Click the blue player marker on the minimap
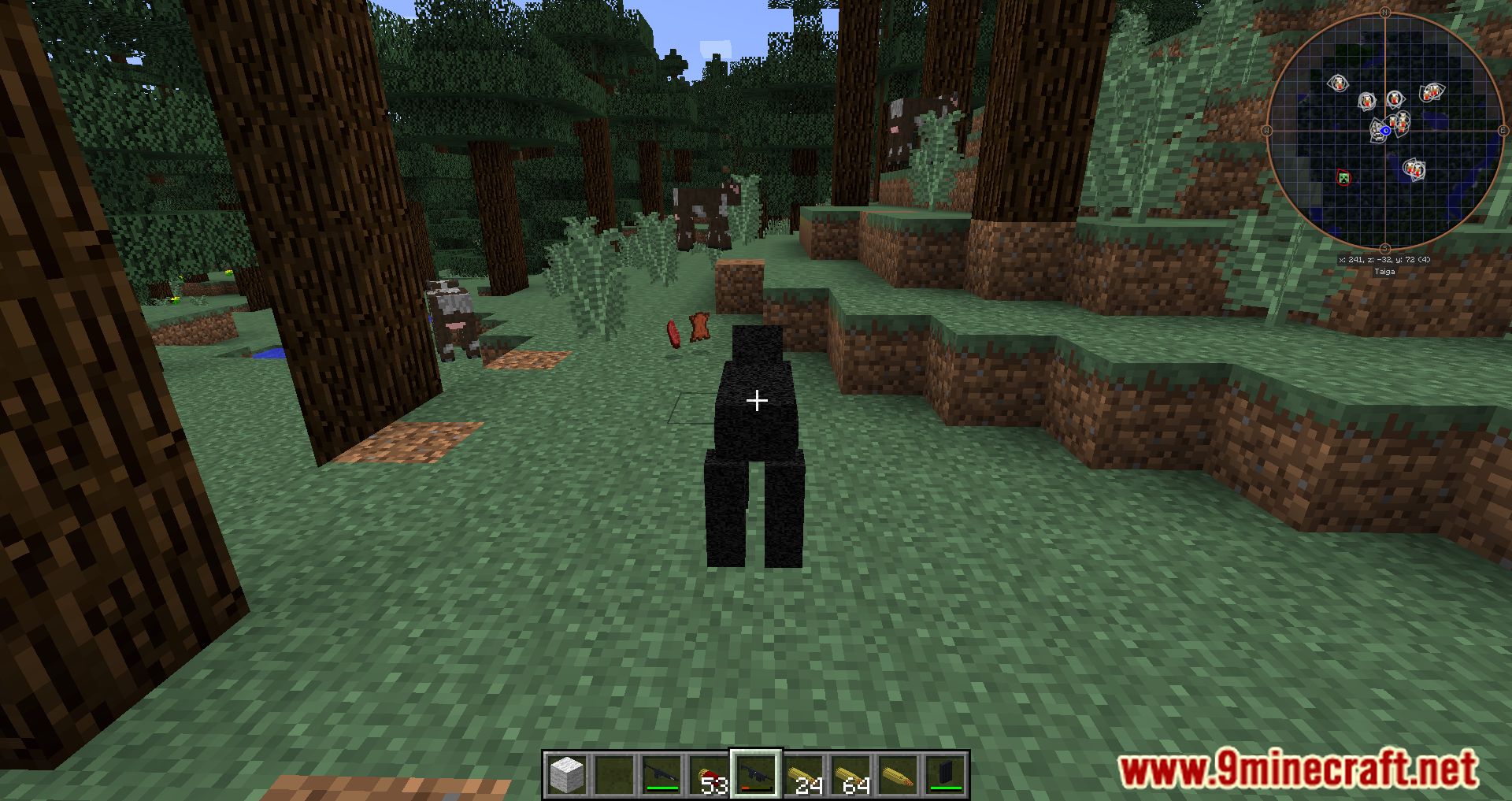Image resolution: width=1512 pixels, height=801 pixels. tap(1385, 131)
